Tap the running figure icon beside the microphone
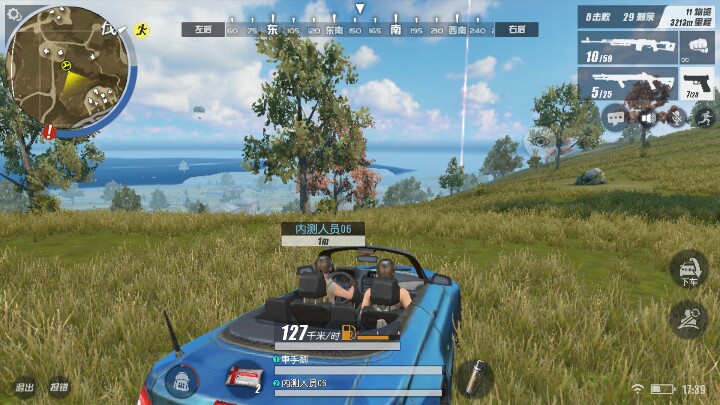Image resolution: width=720 pixels, height=405 pixels. coord(706,115)
